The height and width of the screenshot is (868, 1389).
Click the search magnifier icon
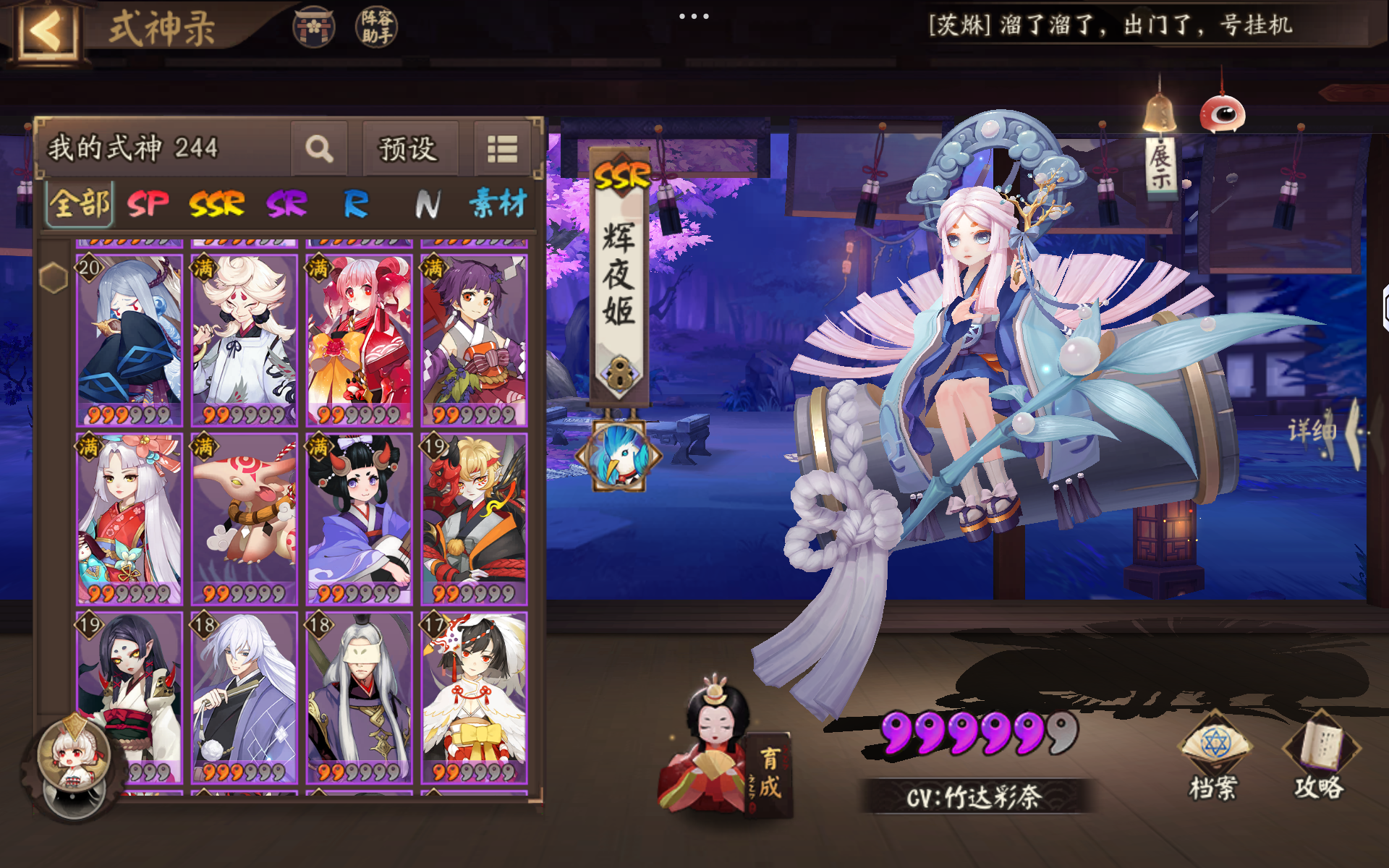[319, 149]
